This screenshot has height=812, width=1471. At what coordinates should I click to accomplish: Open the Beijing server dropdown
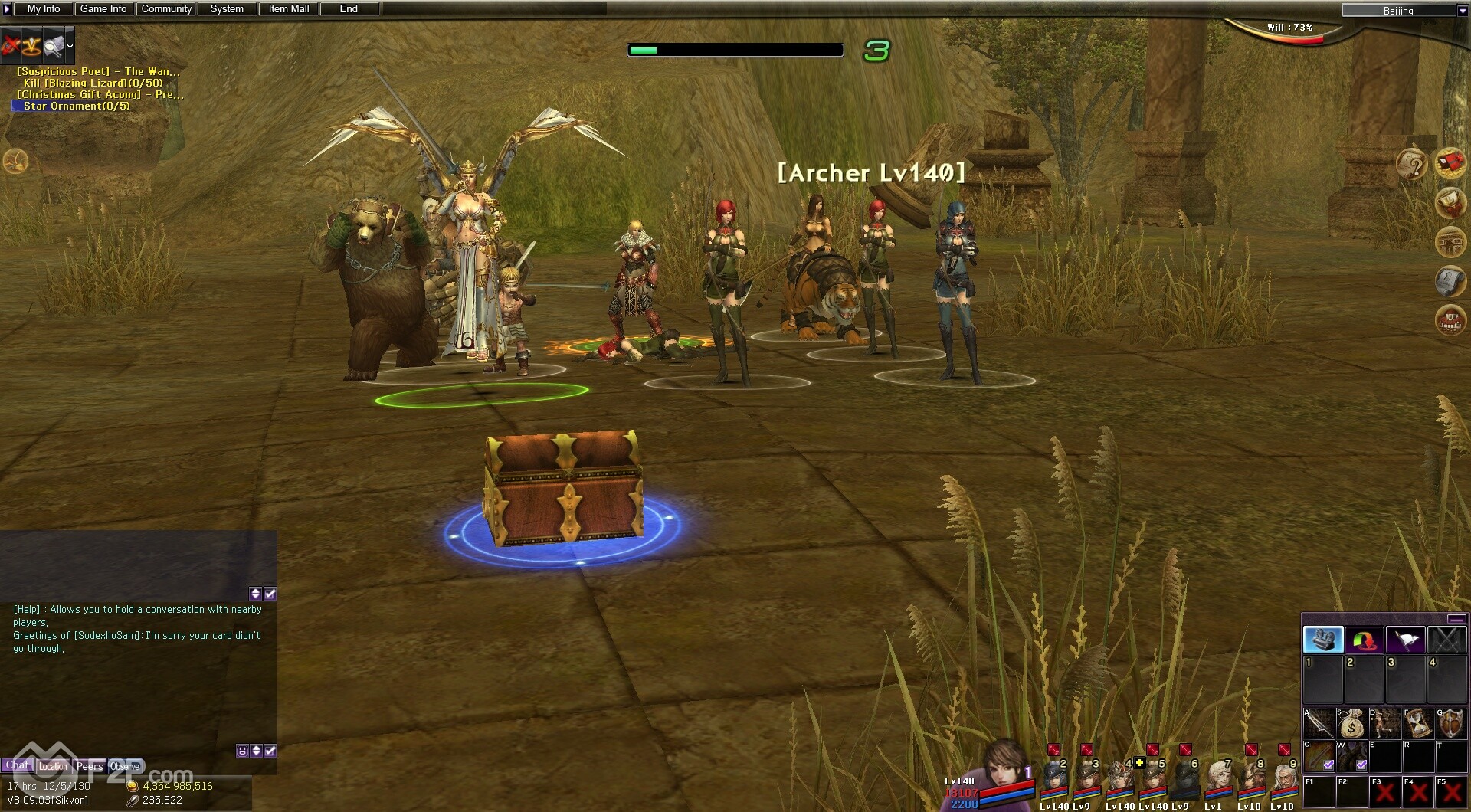[x=1461, y=11]
